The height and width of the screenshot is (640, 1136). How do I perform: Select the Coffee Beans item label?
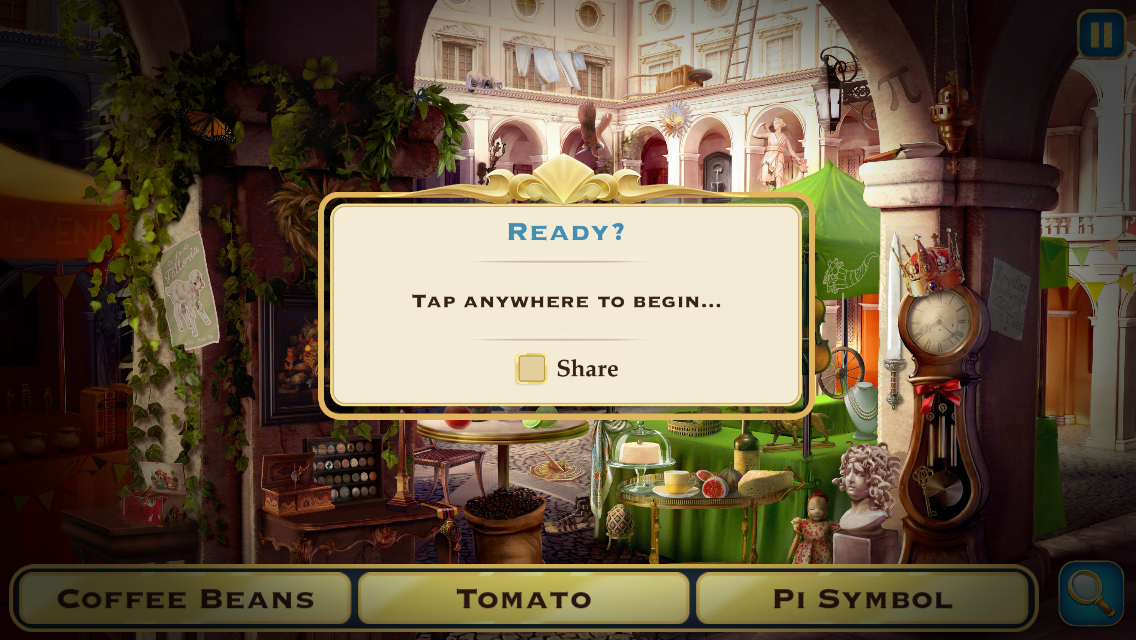[186, 599]
